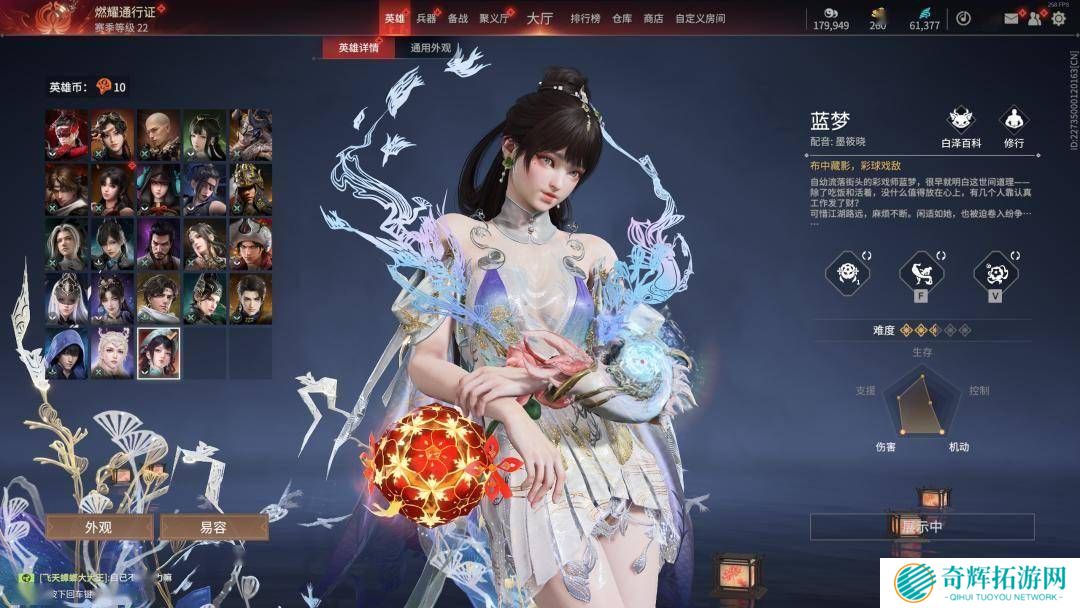The height and width of the screenshot is (608, 1080).
Task: Choose the red-masked hero portrait
Action: [x=66, y=132]
